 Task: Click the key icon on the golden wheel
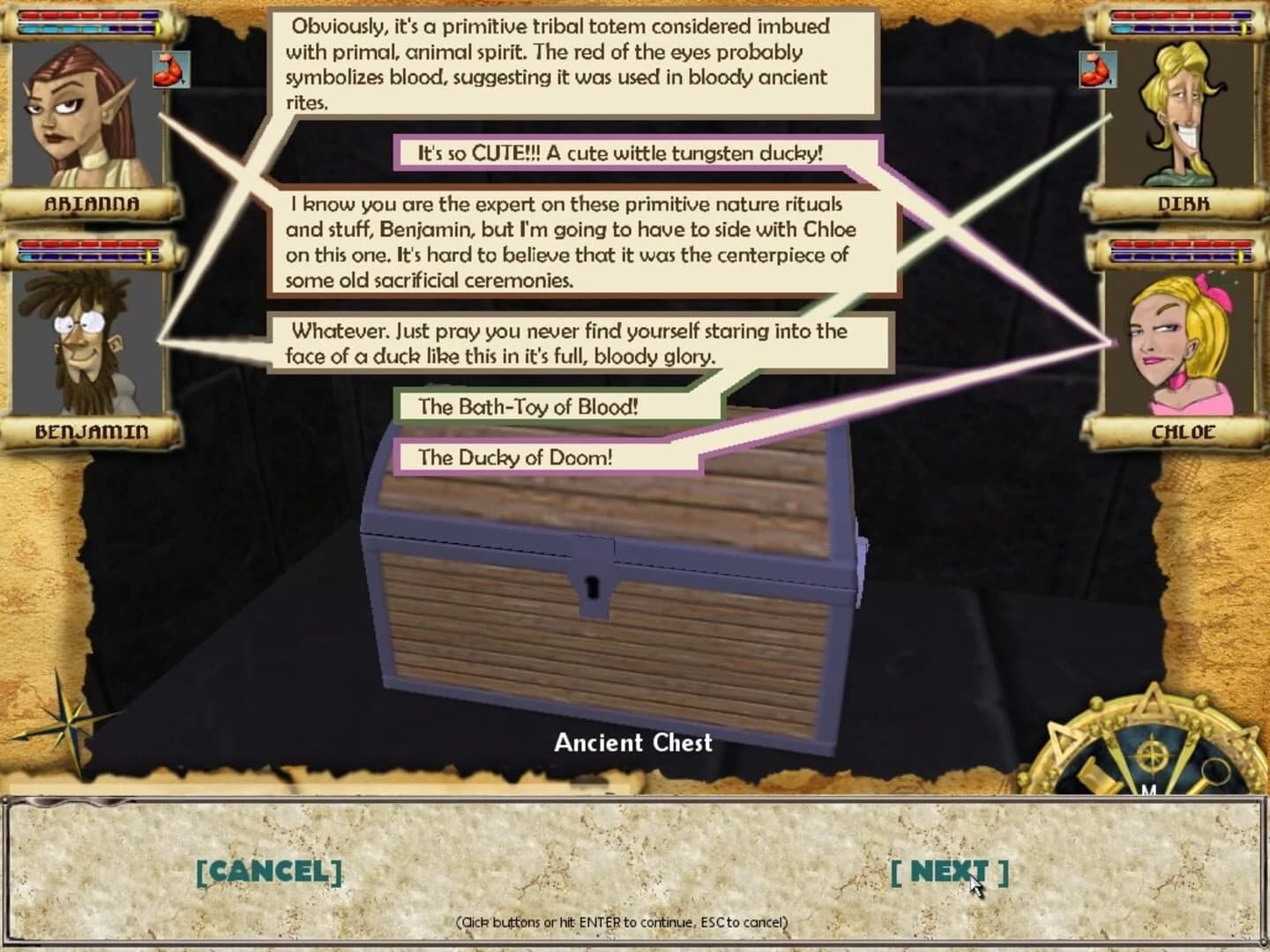coord(1214,772)
